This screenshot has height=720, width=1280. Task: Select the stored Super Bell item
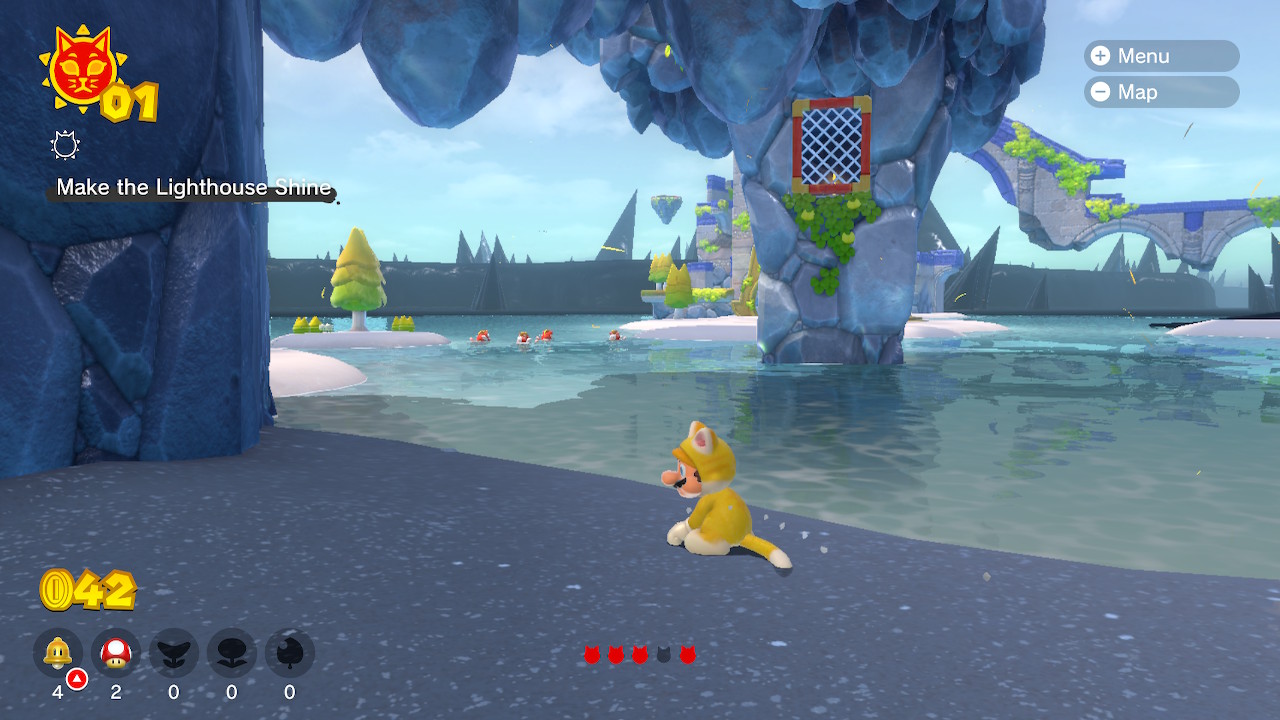point(58,653)
